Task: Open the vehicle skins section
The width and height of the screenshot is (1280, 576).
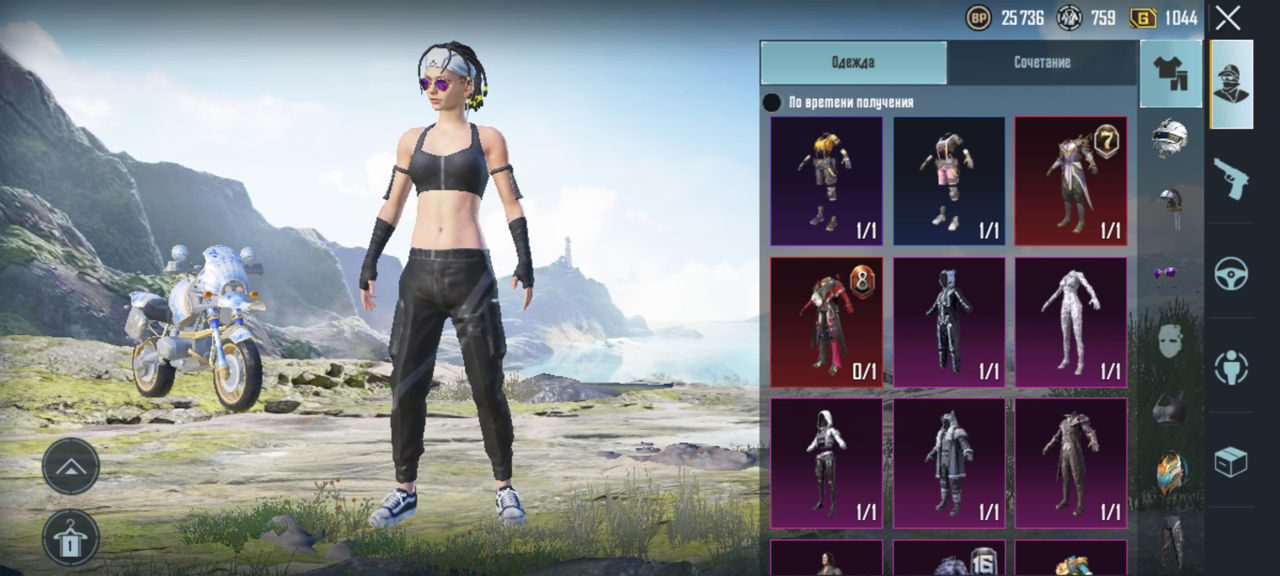Action: (x=1231, y=272)
